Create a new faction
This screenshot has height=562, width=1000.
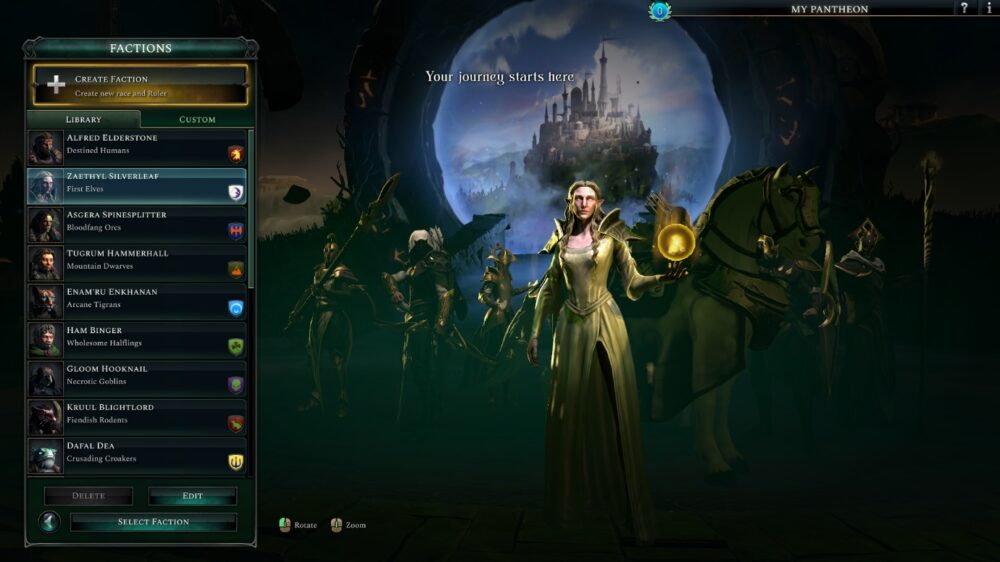click(x=140, y=85)
